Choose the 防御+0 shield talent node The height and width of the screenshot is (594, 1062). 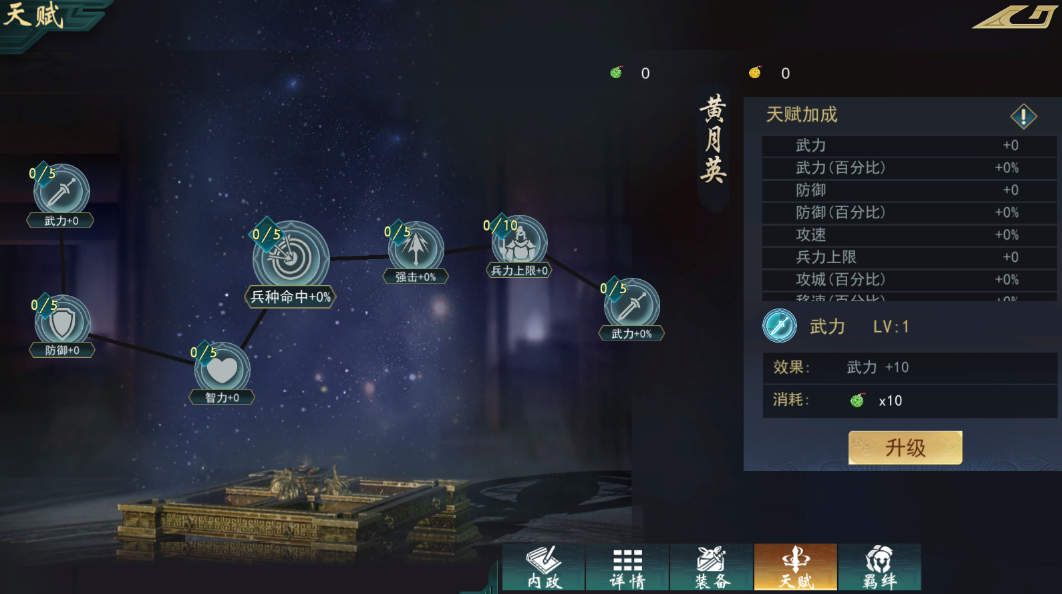coord(62,322)
